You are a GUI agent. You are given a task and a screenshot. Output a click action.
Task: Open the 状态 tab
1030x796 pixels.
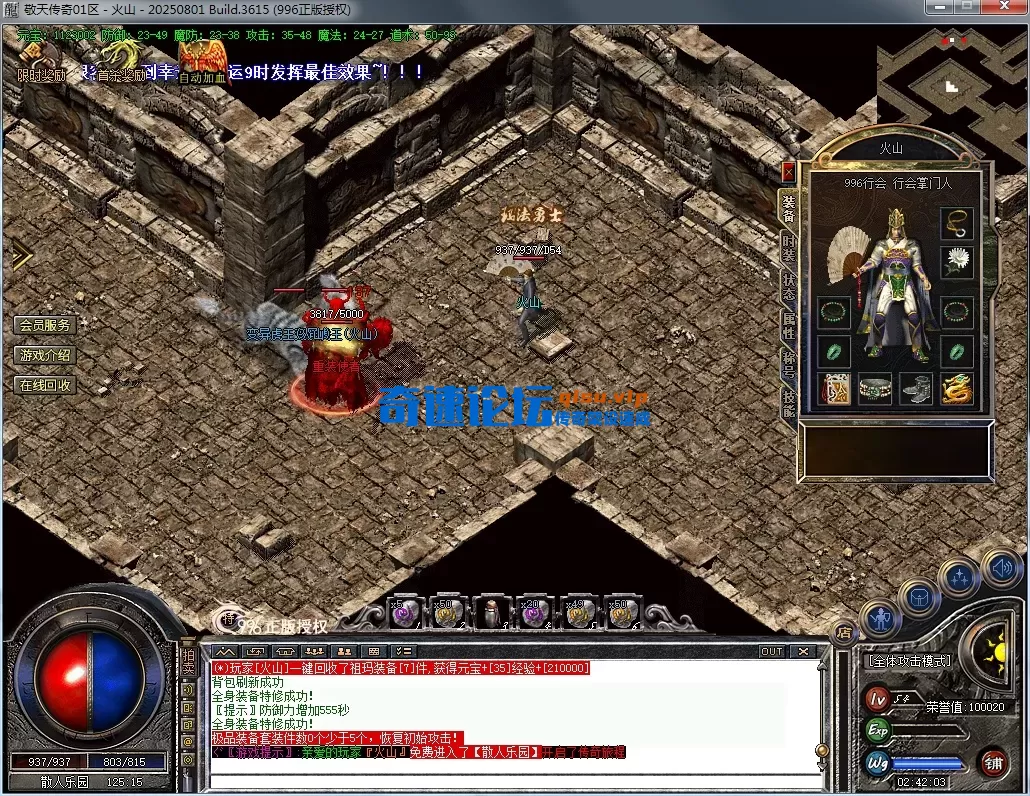788,289
